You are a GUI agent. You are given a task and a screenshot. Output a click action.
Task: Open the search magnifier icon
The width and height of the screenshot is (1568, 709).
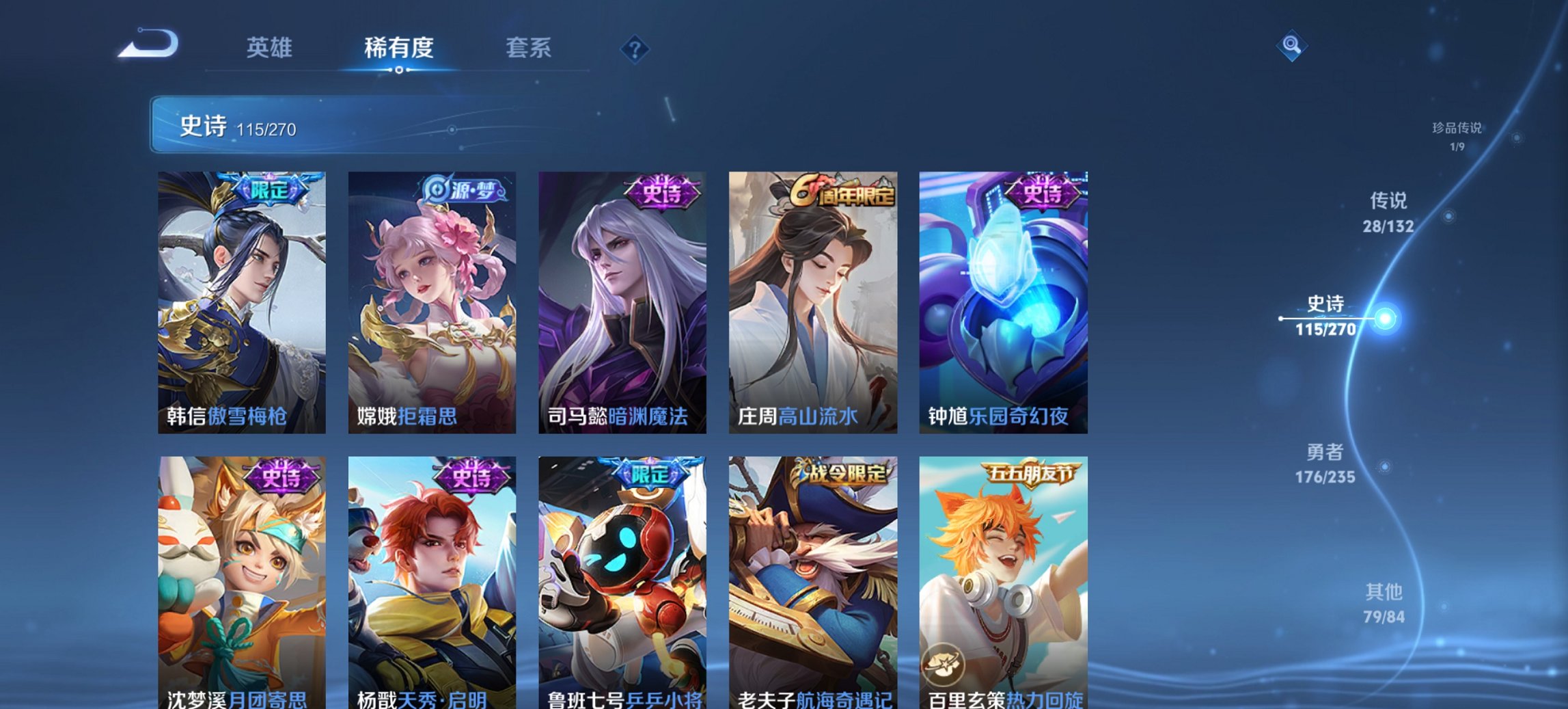[1292, 46]
